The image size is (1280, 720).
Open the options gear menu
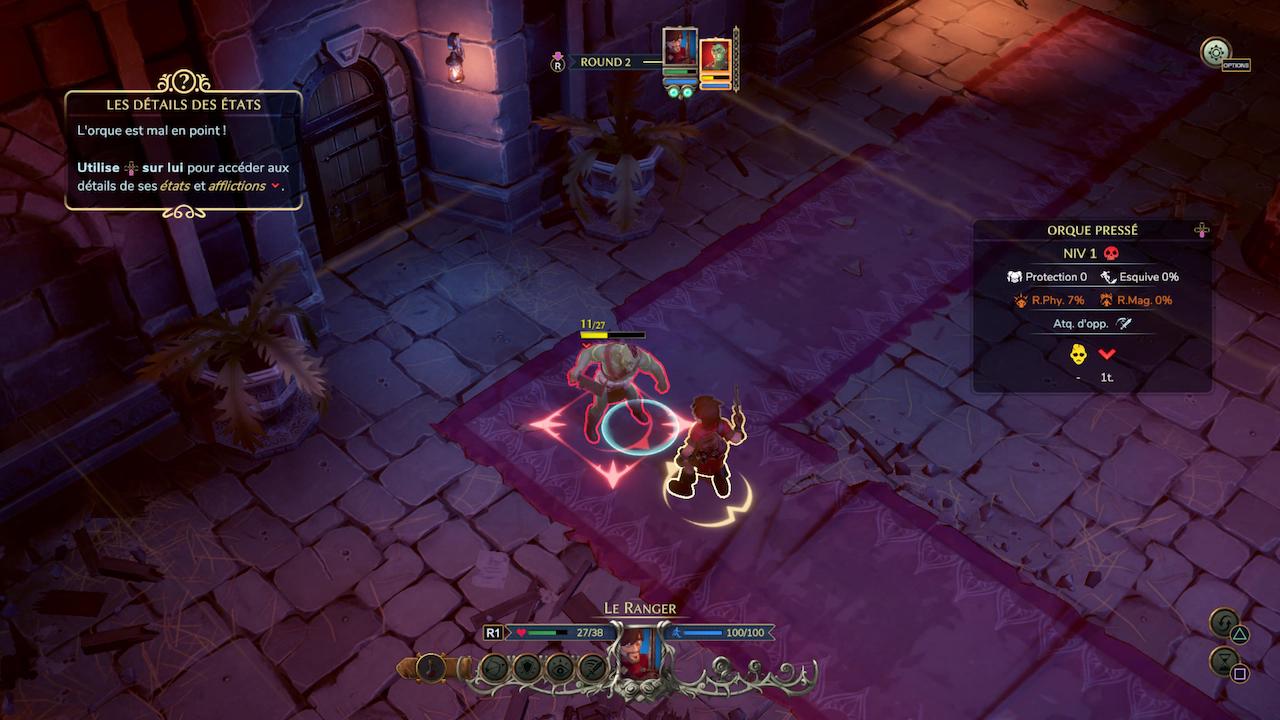(1215, 52)
